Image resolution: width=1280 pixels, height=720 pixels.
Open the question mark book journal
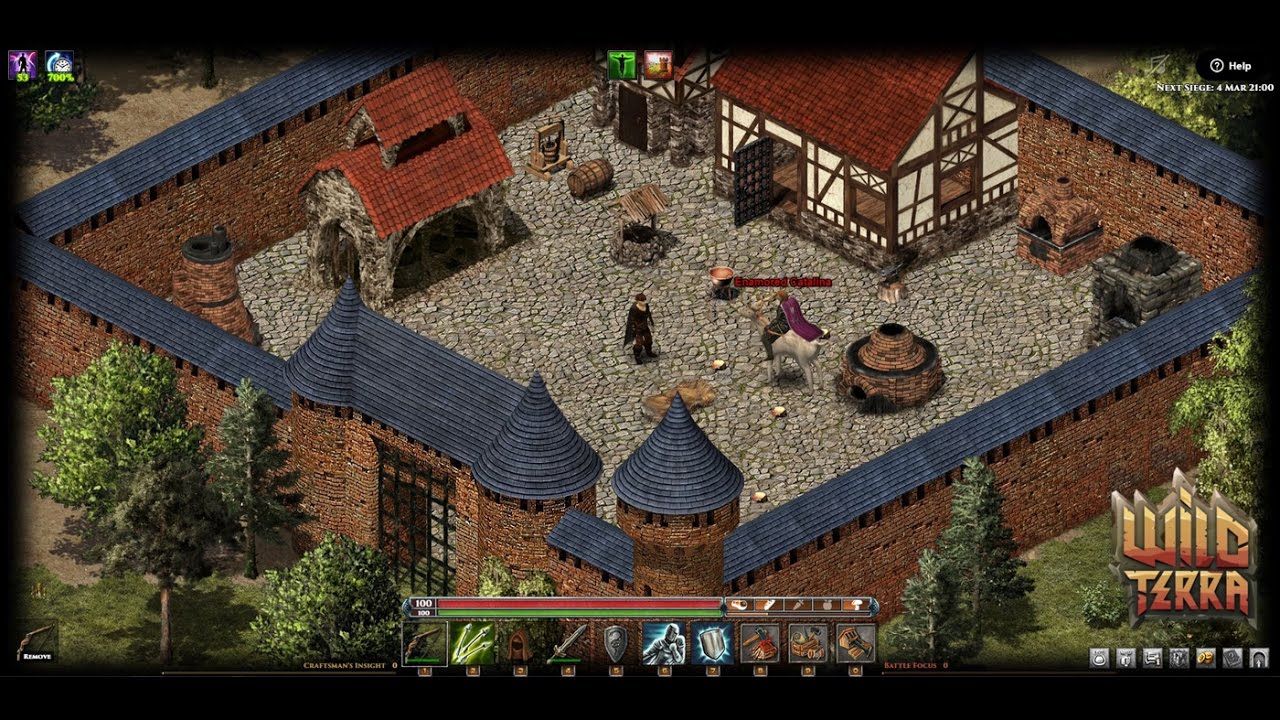pos(1232,658)
